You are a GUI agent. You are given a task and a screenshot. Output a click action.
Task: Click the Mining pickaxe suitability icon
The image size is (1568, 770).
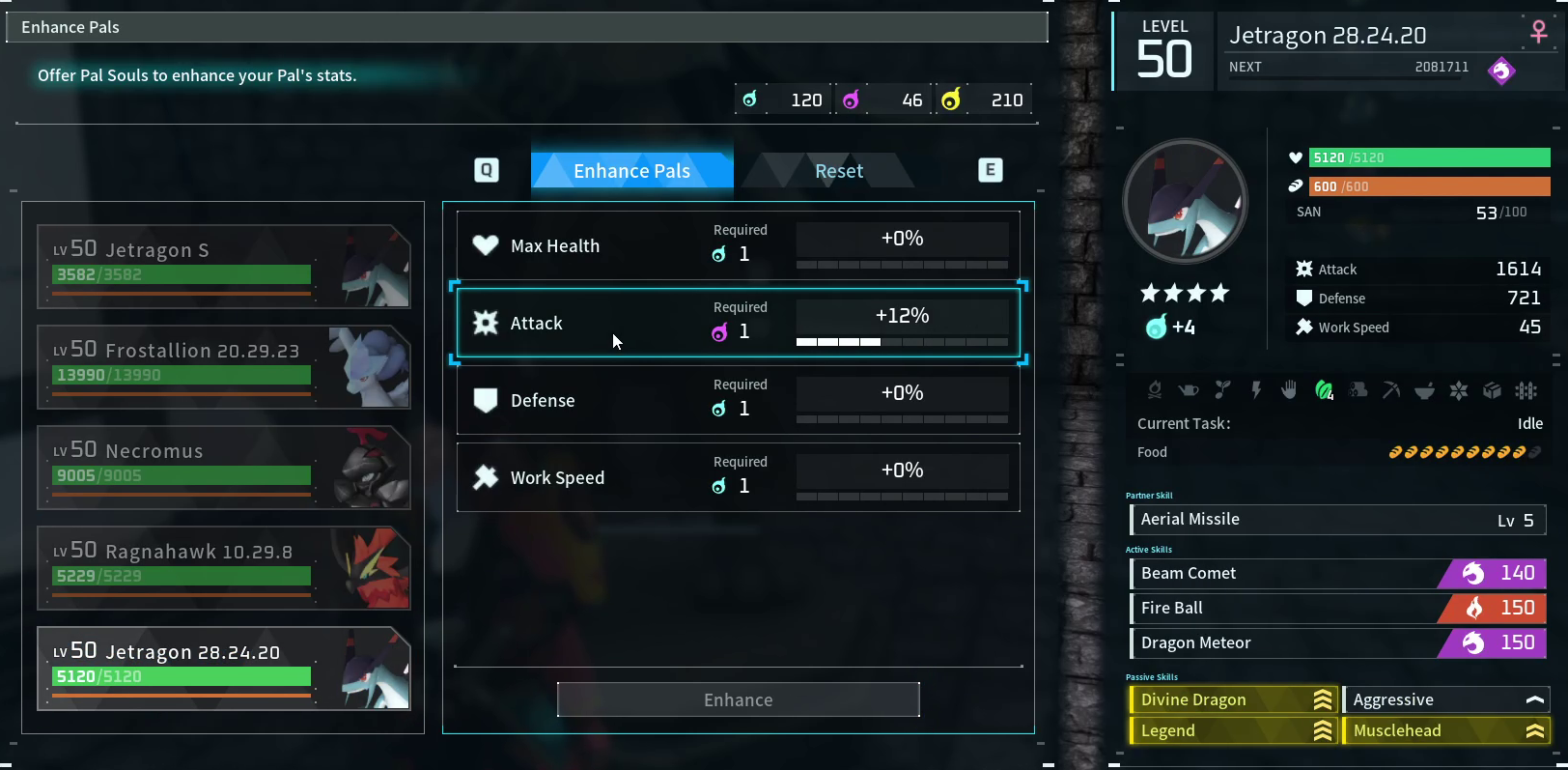1392,390
